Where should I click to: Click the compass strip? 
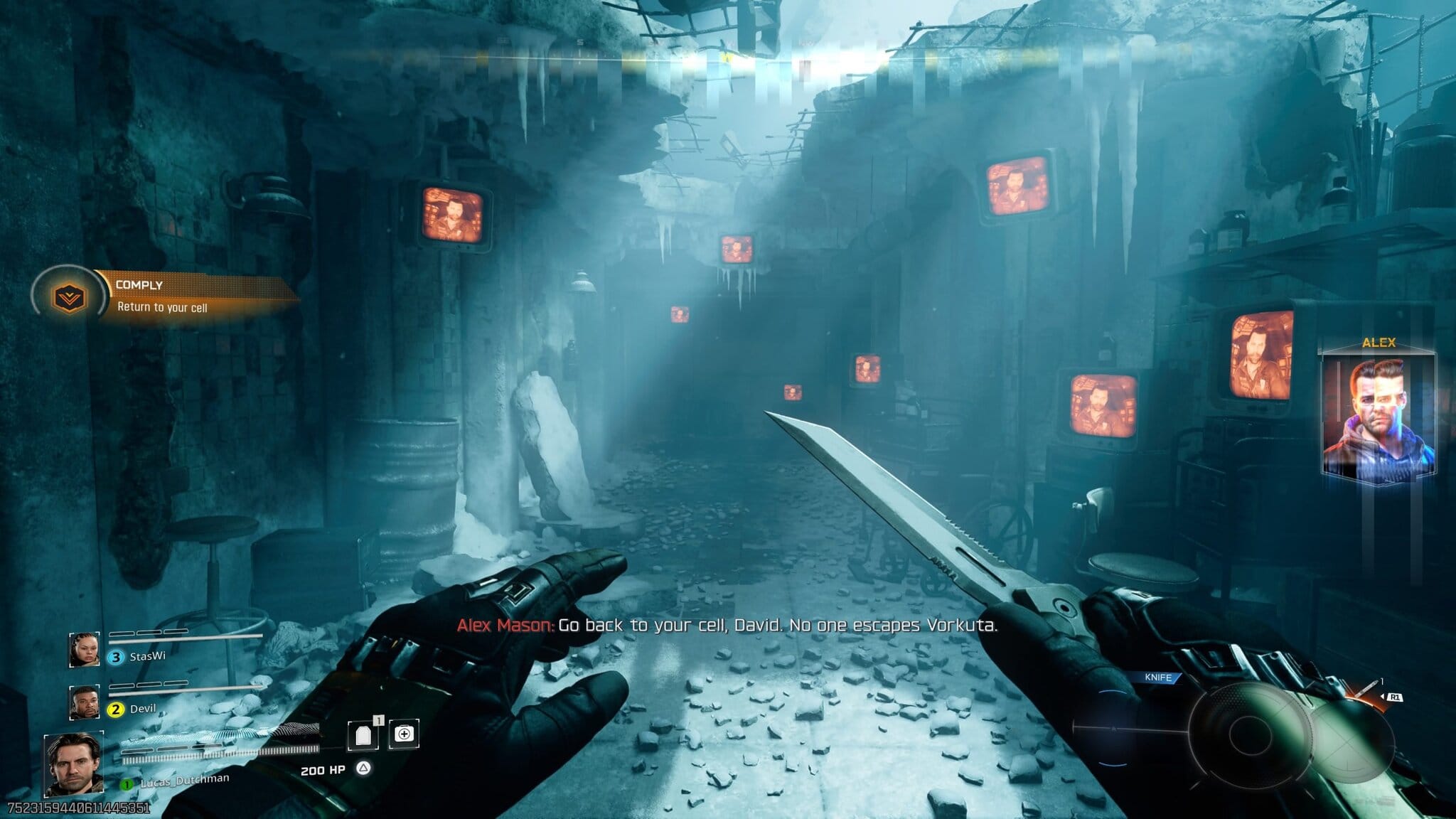pos(728,61)
